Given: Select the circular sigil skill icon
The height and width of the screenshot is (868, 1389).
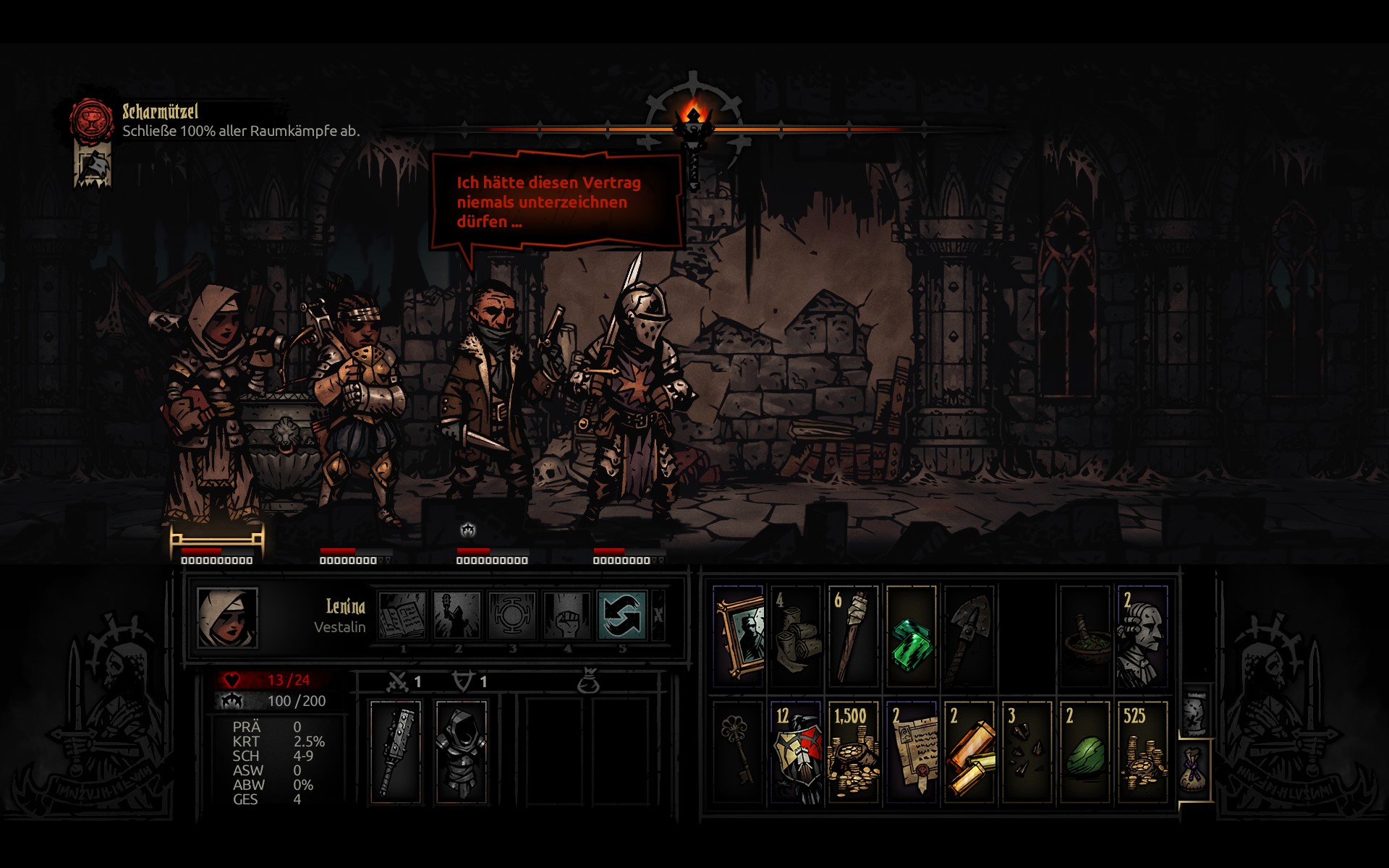Looking at the screenshot, I should tap(511, 615).
